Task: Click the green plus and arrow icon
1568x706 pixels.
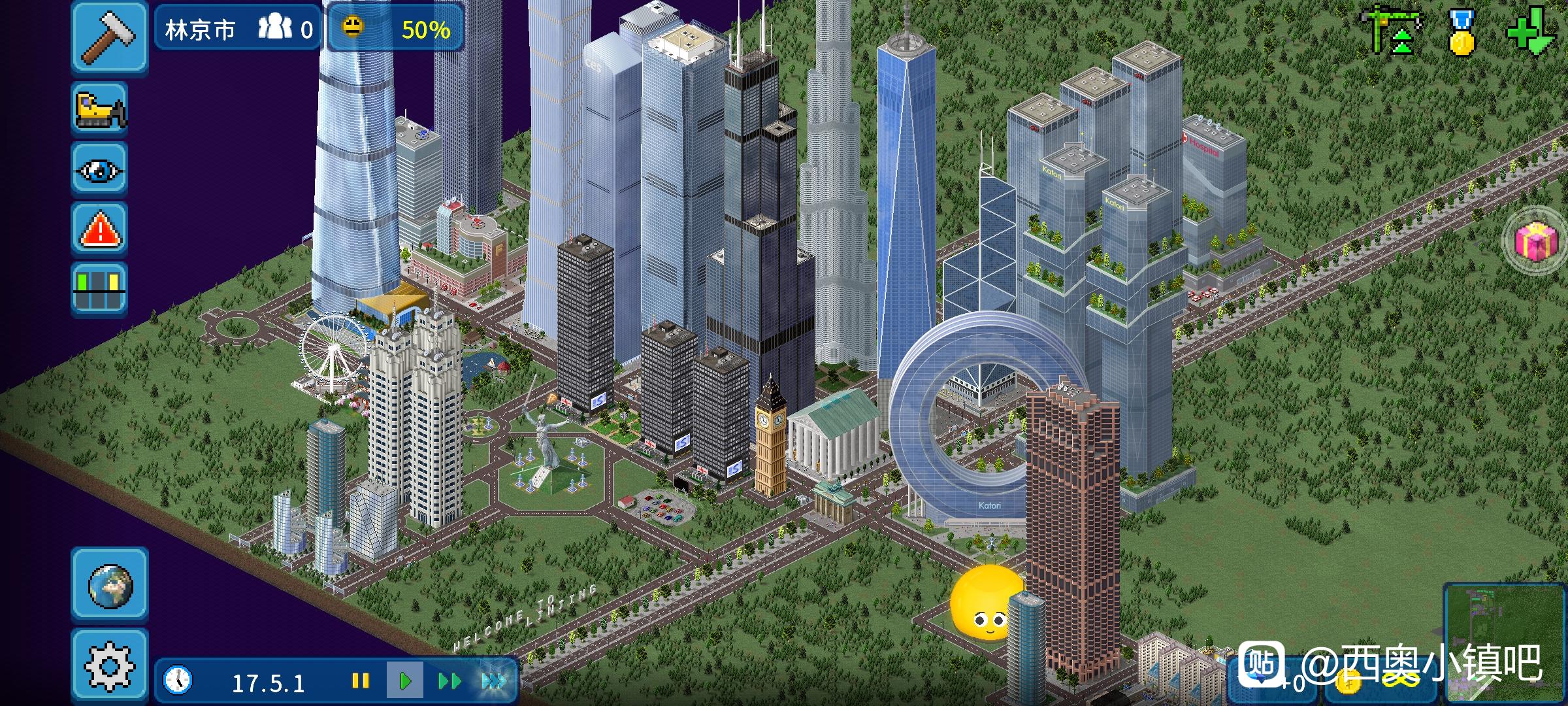Action: click(1531, 32)
